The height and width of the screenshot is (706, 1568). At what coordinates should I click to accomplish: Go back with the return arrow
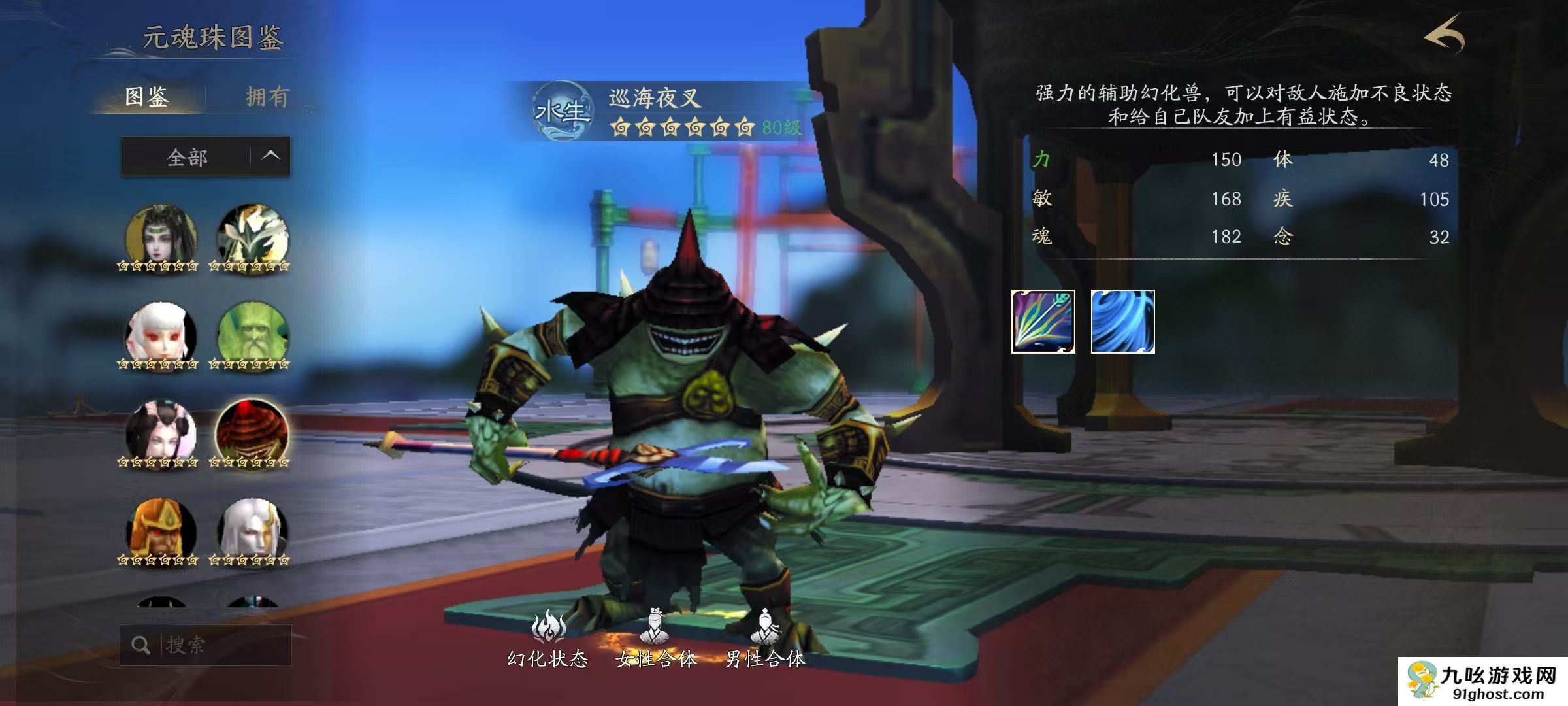coord(1445,36)
